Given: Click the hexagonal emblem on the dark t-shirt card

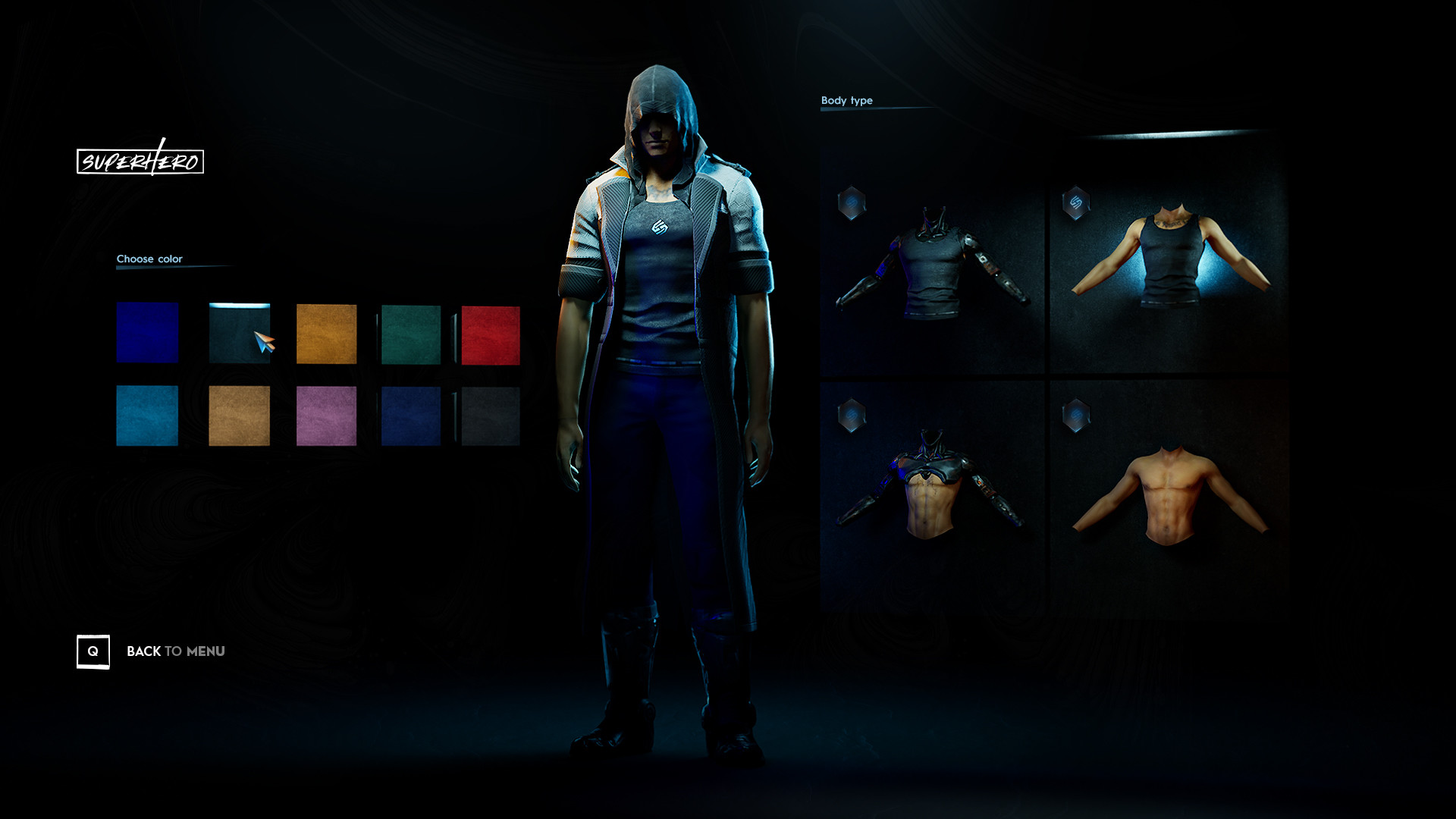Looking at the screenshot, I should [852, 202].
